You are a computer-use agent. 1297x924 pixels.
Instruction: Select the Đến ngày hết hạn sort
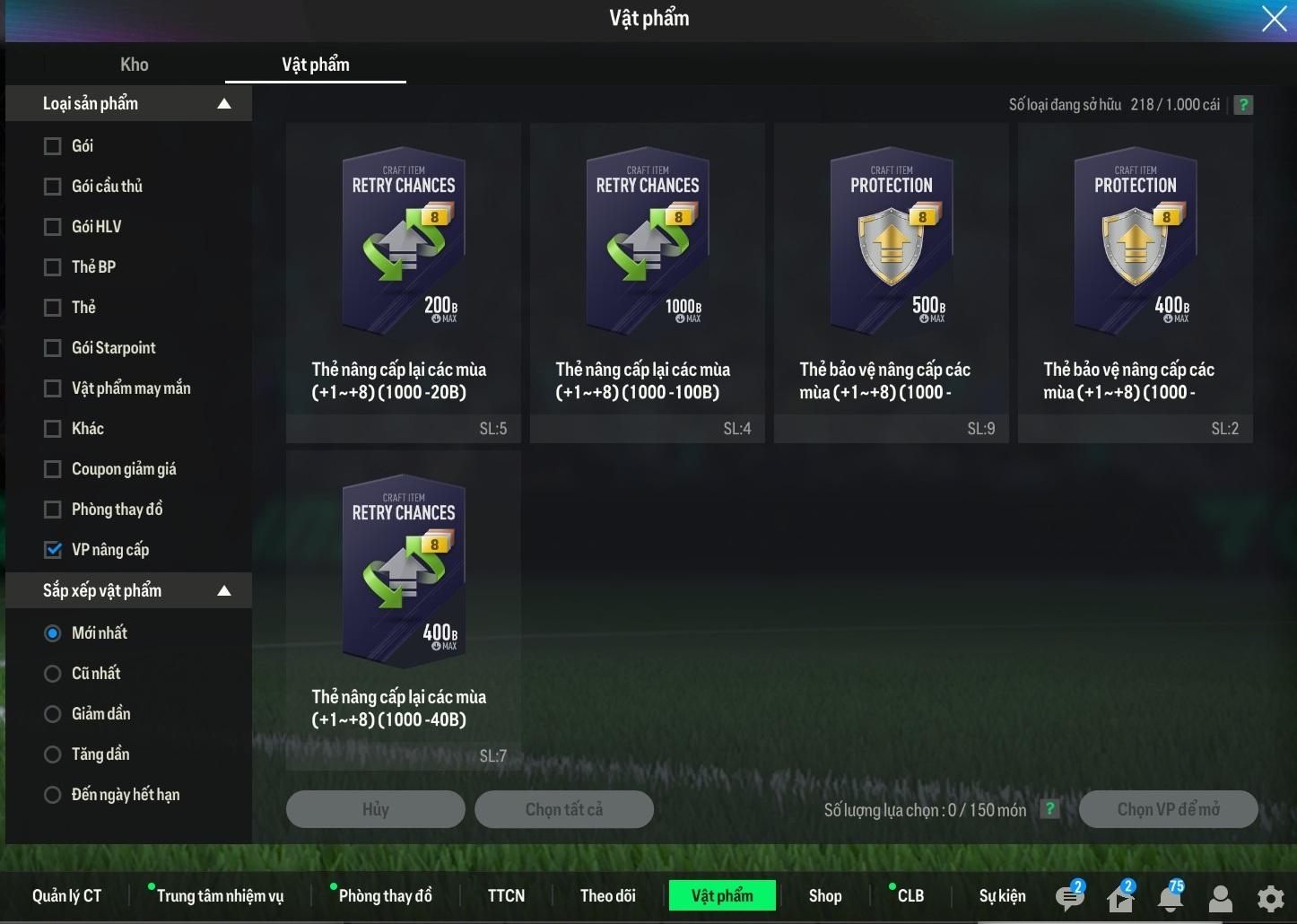pos(53,795)
